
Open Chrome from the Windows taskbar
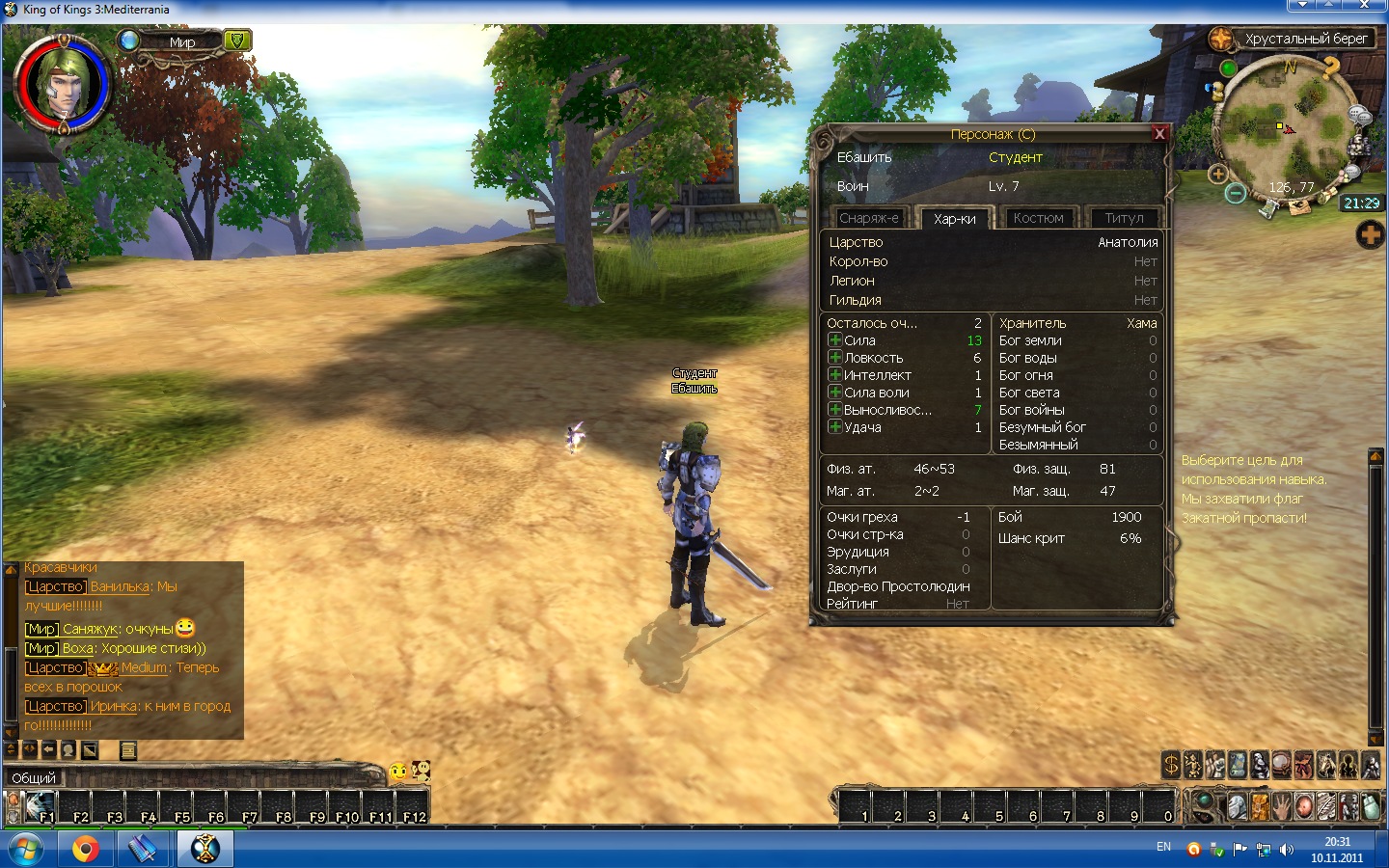click(x=85, y=849)
